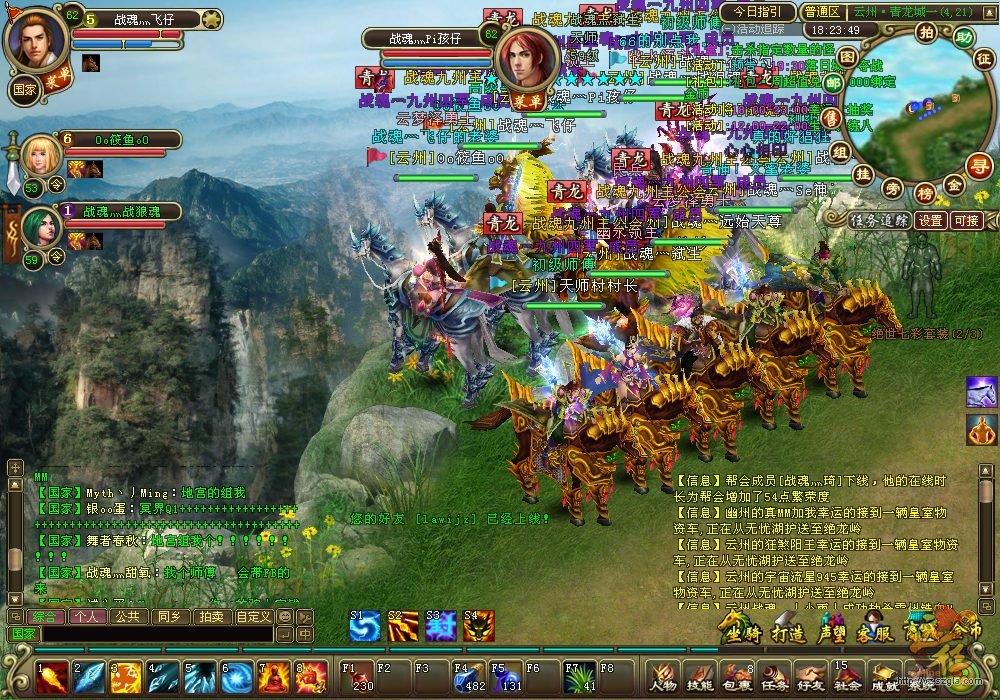Open the 人物 character panel
Viewport: 1000px width, 700px height.
[664, 678]
